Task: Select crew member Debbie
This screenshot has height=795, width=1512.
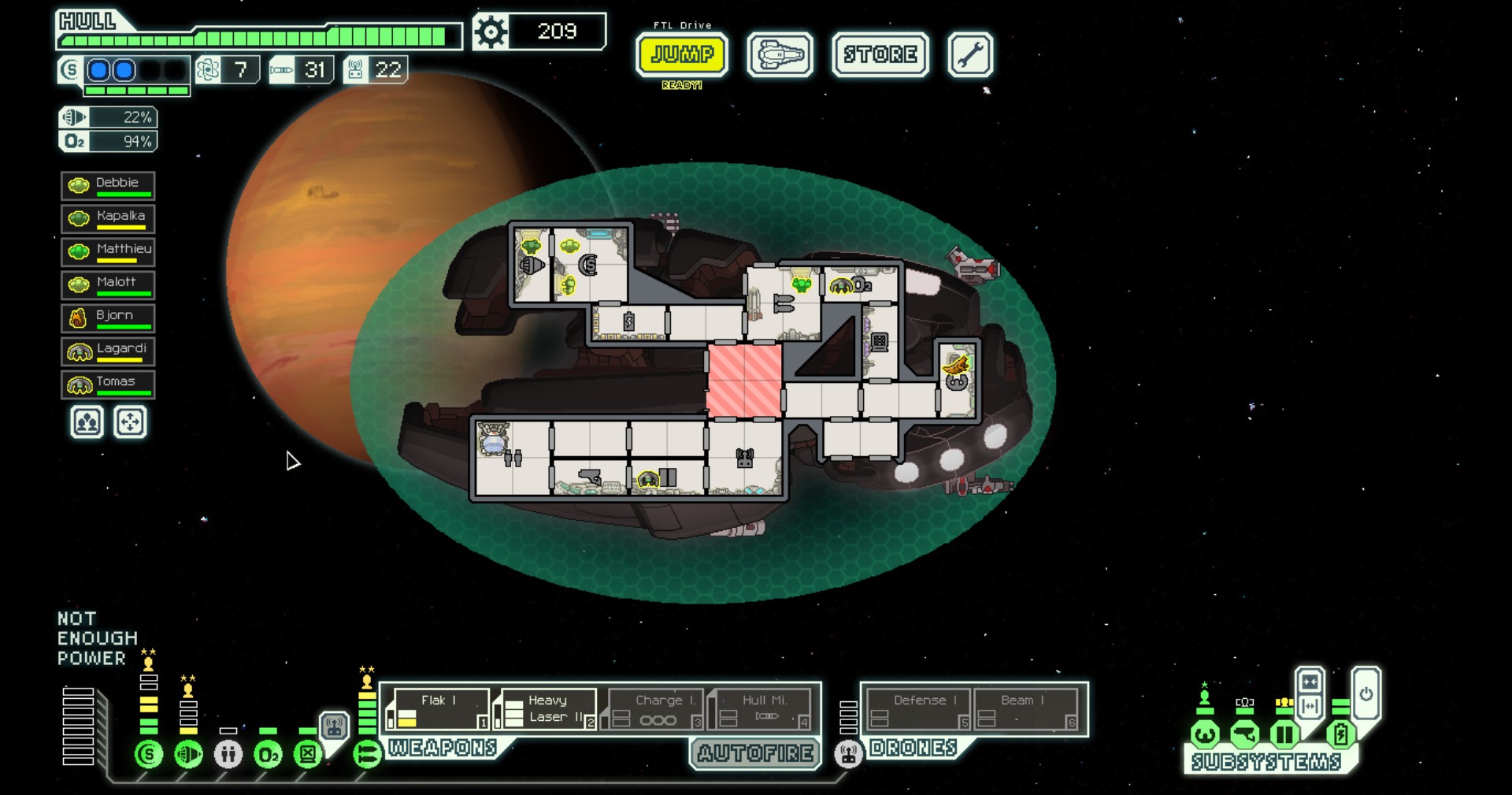Action: [x=108, y=186]
